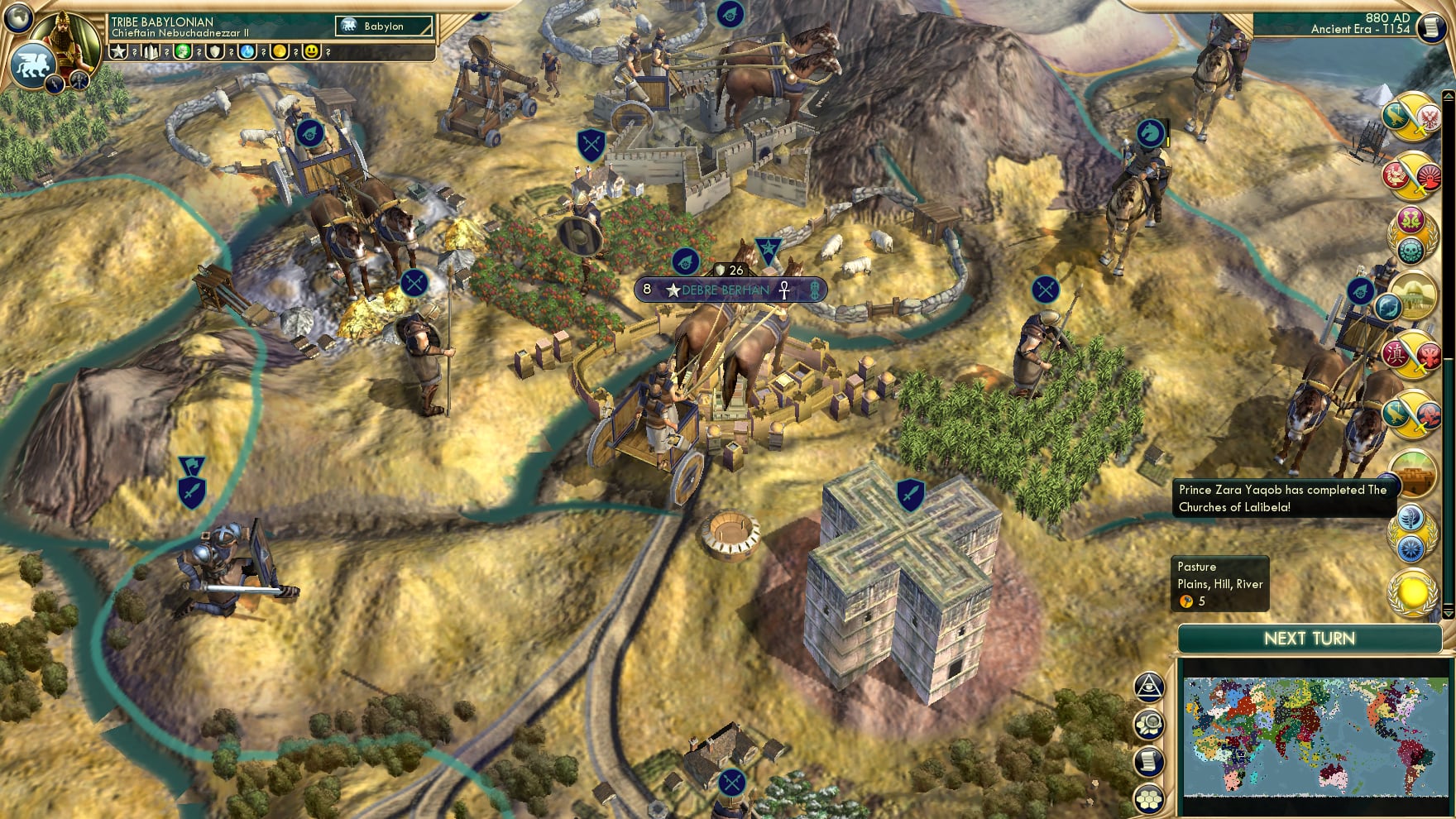Open the notification log scroll button above minimap
Screen dimensions: 1456x819
click(x=1150, y=760)
